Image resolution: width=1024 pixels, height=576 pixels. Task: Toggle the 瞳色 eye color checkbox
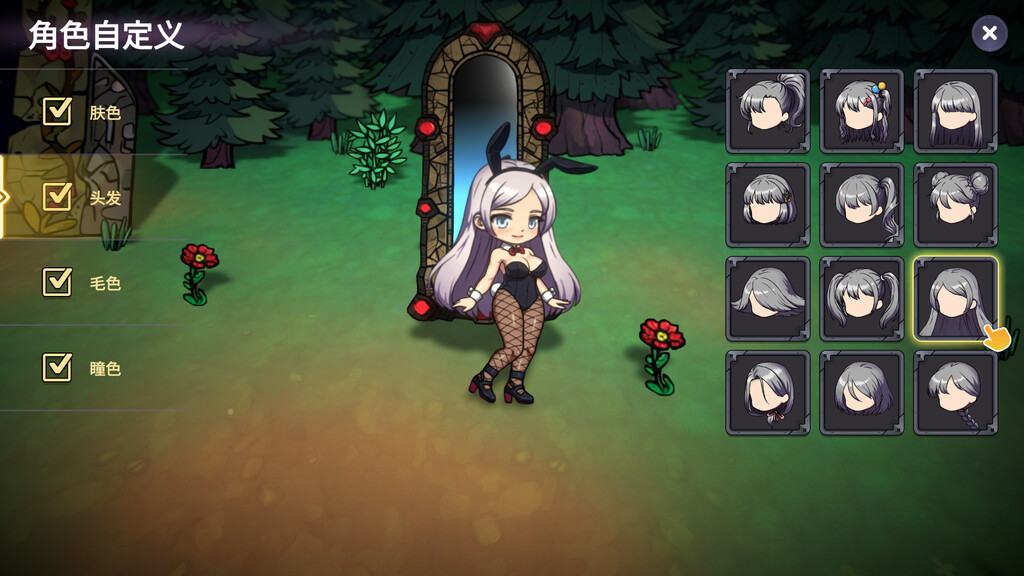pyautogui.click(x=57, y=367)
